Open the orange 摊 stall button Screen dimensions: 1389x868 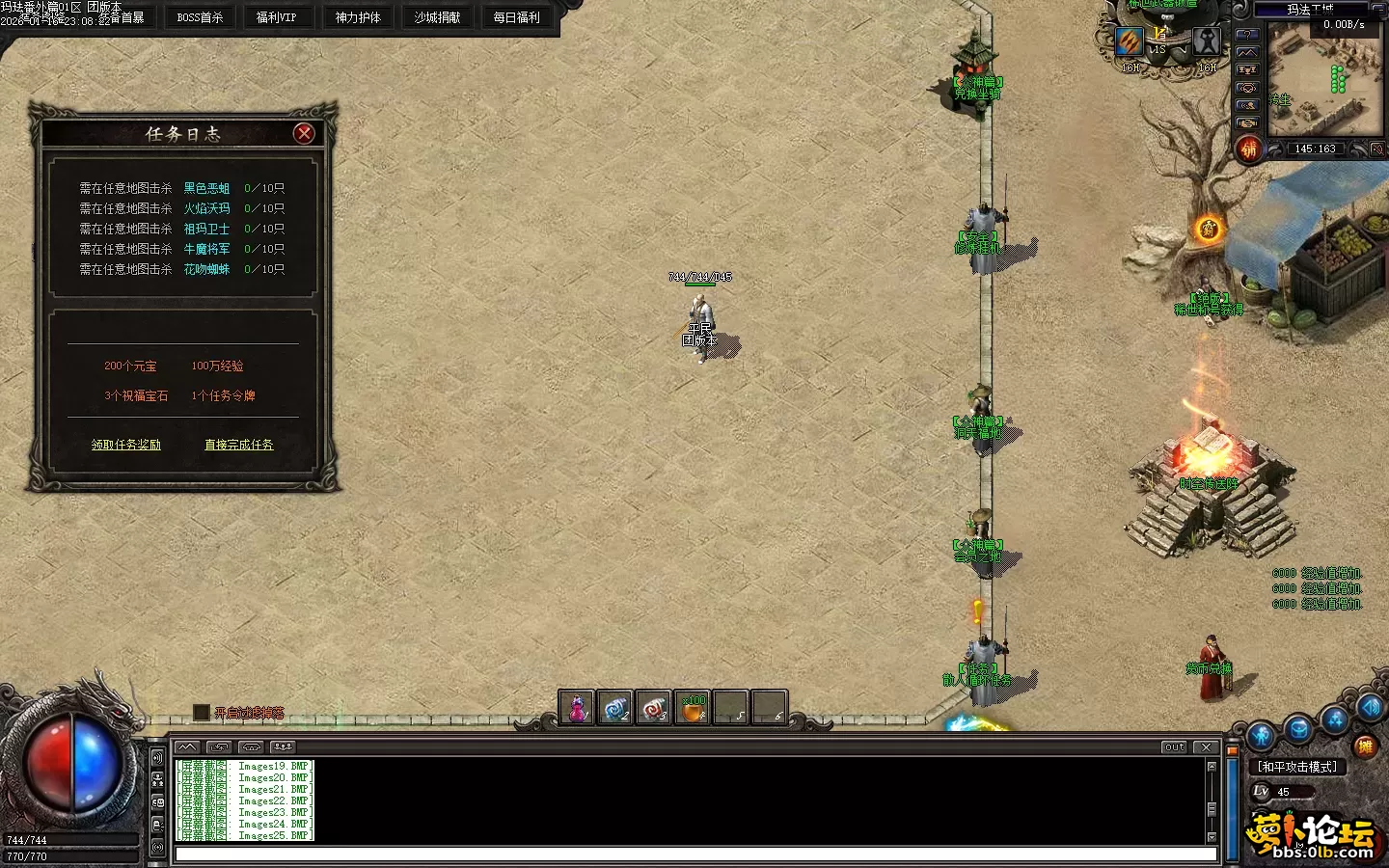[x=1364, y=746]
